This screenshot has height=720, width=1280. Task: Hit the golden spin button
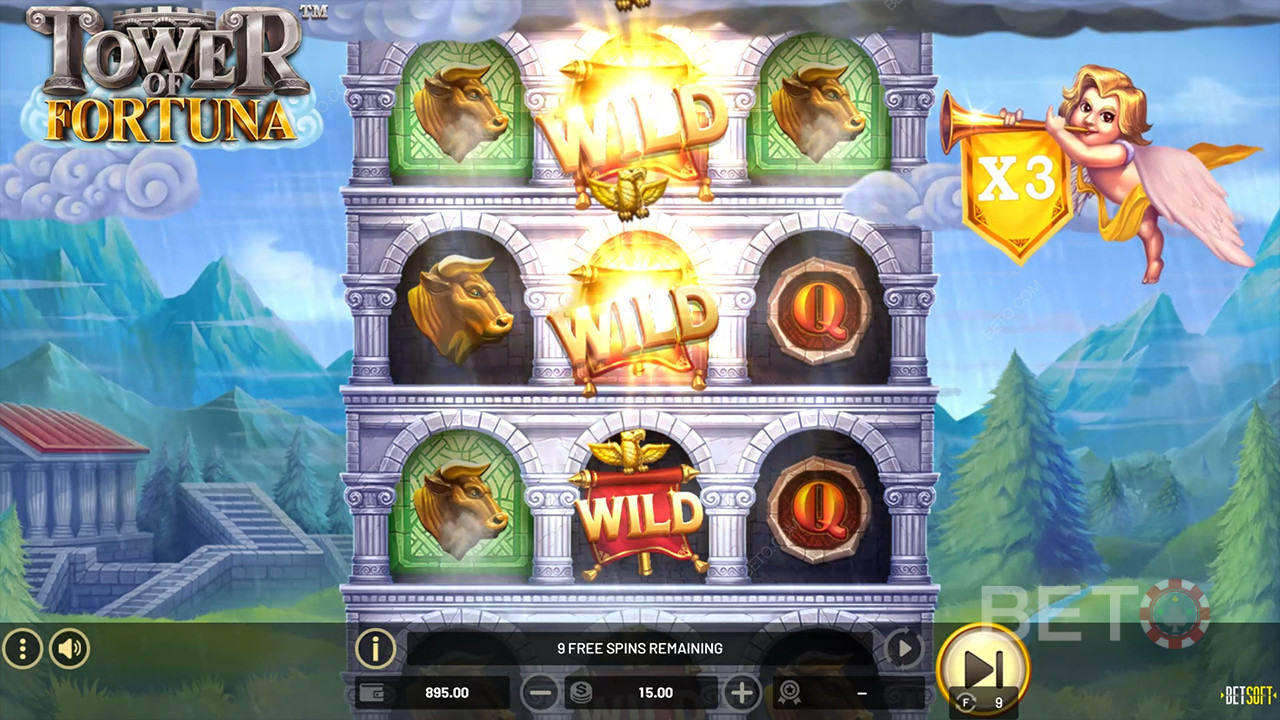pyautogui.click(x=983, y=665)
